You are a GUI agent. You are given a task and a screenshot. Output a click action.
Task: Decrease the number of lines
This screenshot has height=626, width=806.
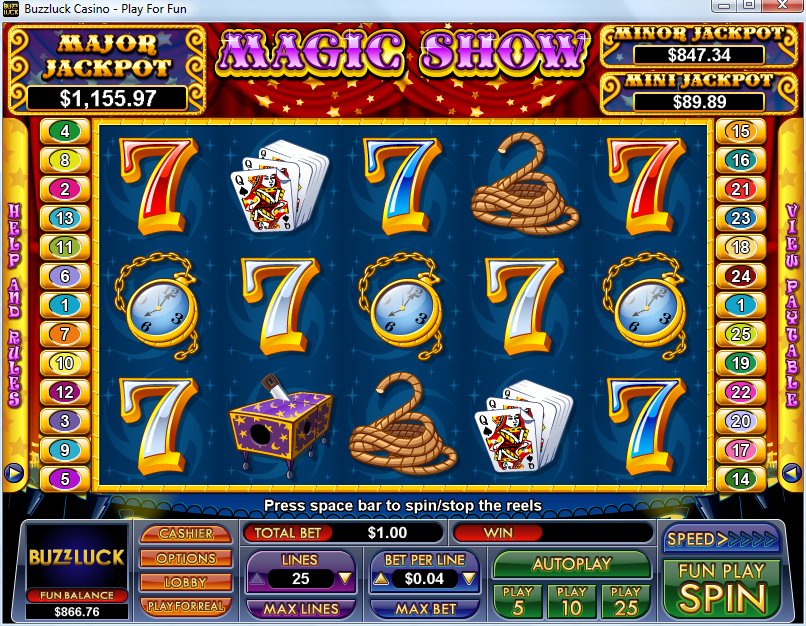pos(345,578)
